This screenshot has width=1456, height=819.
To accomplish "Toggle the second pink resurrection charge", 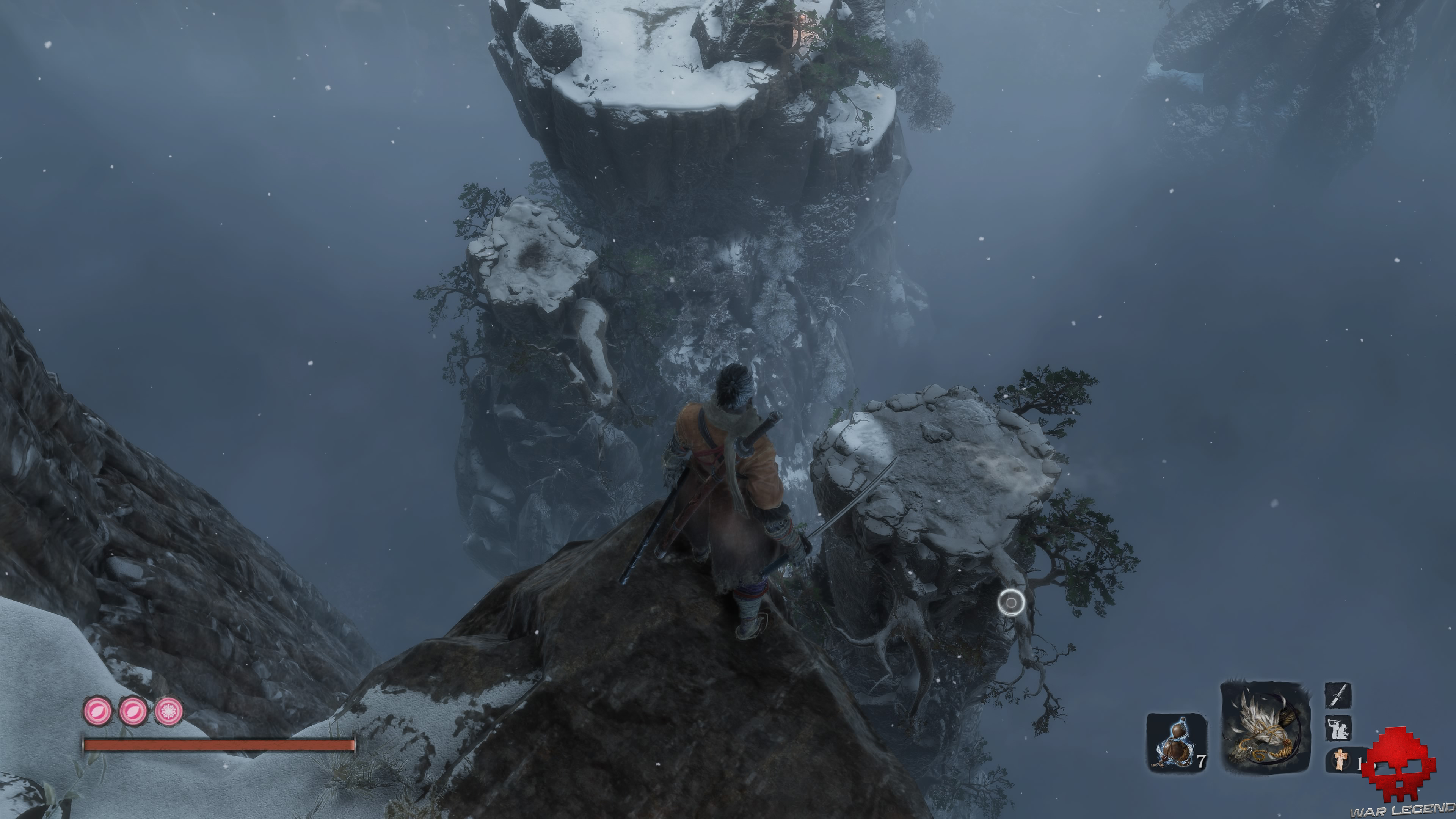I will pos(134,712).
